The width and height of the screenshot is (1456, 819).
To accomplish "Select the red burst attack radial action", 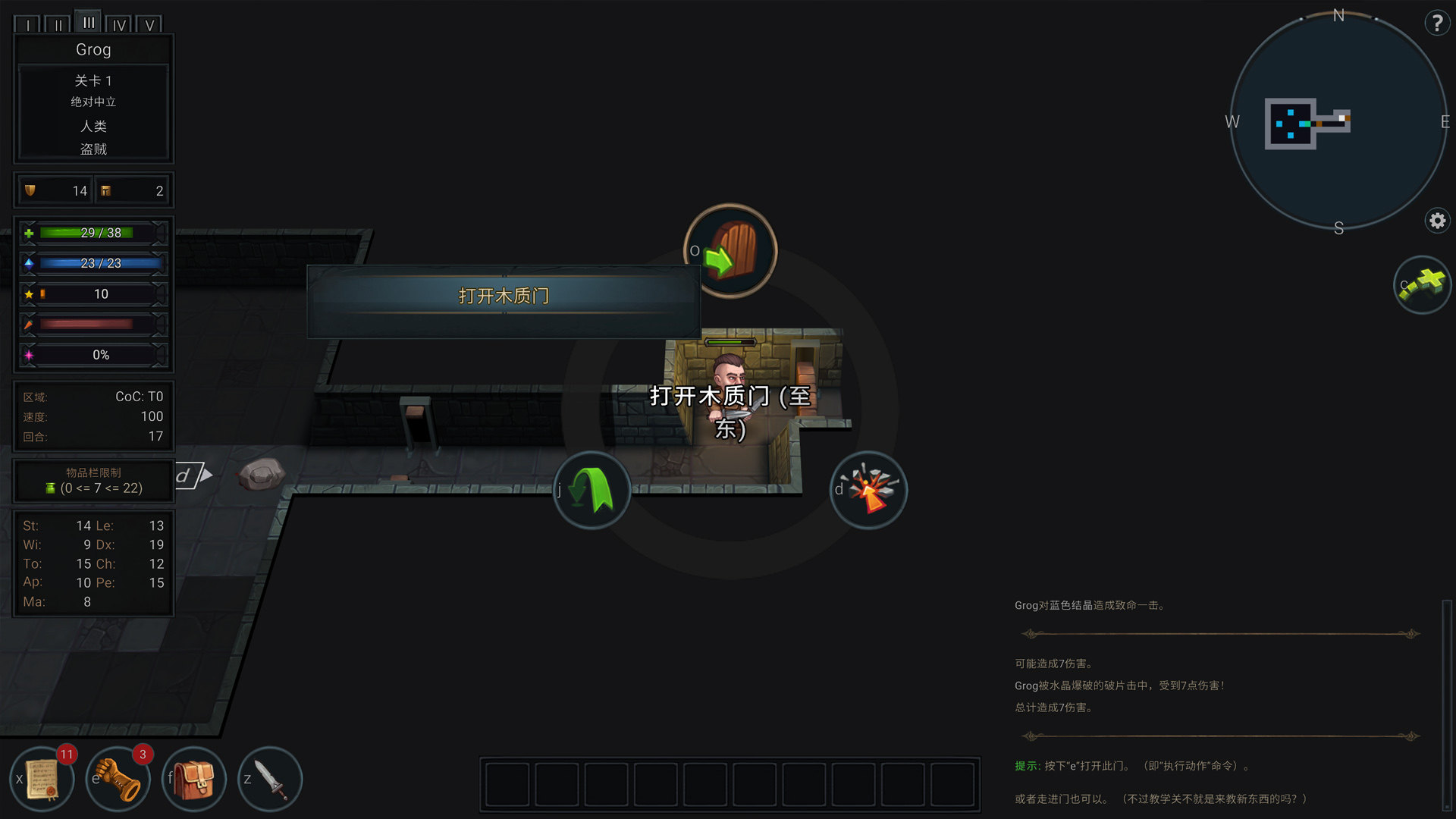I will point(869,490).
